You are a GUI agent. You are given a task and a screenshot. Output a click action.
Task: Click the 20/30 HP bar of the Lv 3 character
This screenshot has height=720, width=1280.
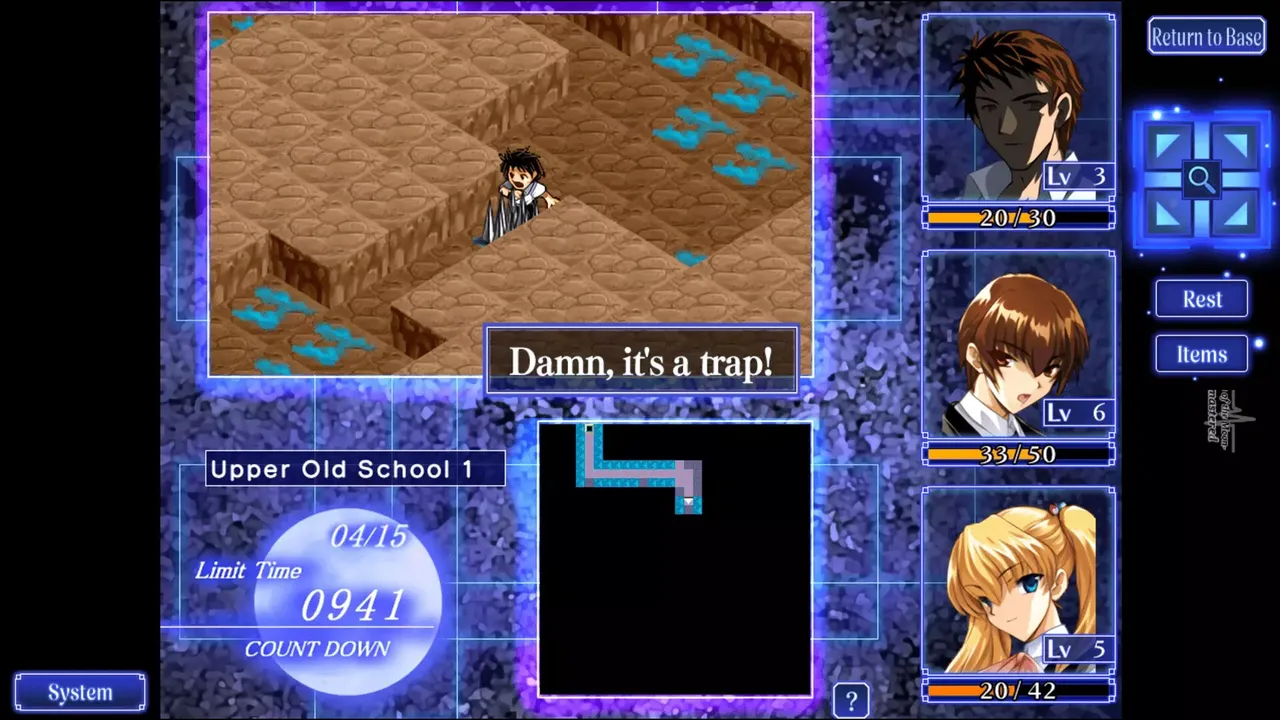pyautogui.click(x=1018, y=217)
